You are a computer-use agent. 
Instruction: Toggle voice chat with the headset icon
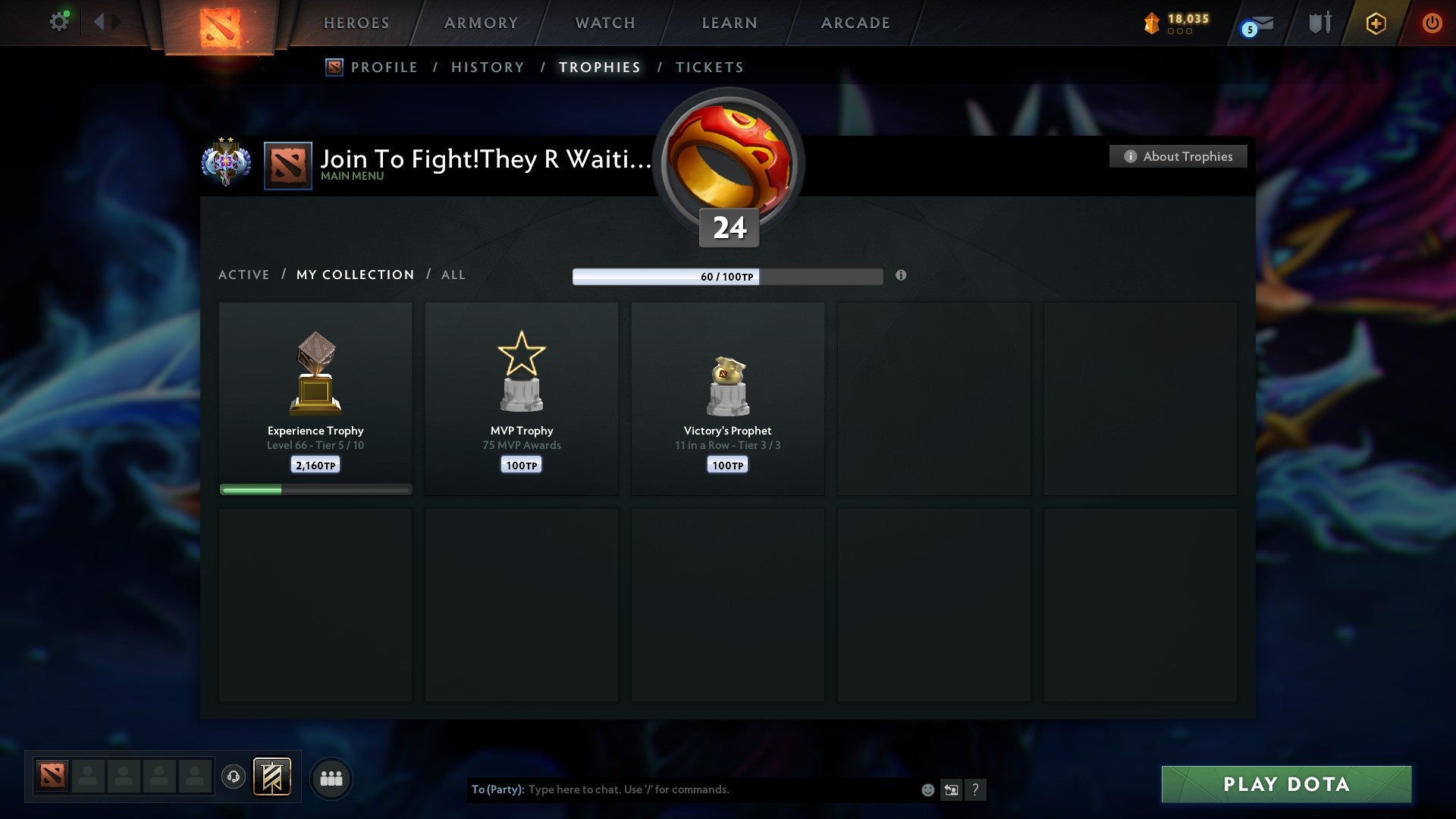point(234,777)
